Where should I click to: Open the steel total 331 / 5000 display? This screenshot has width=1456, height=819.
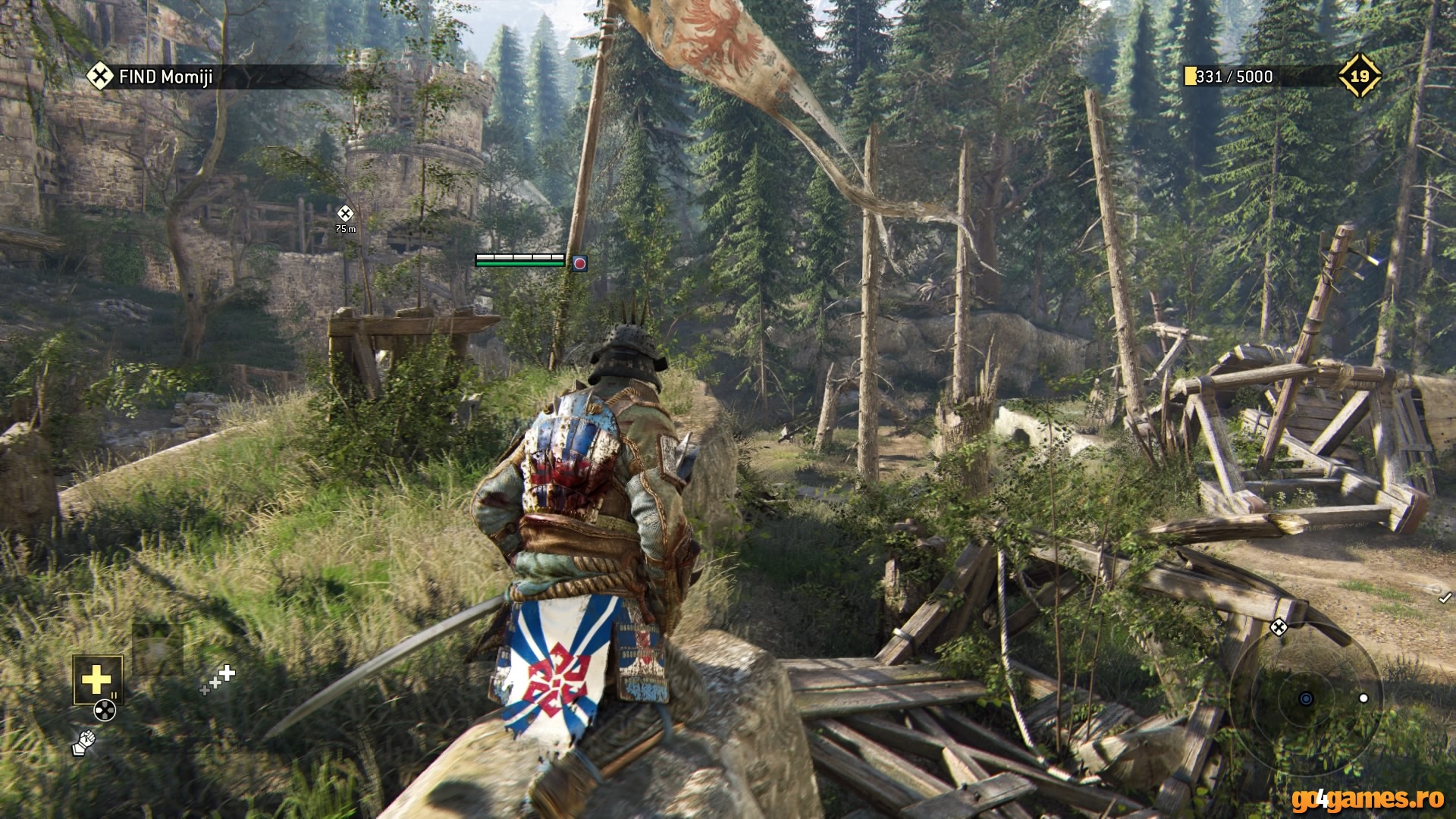1232,75
